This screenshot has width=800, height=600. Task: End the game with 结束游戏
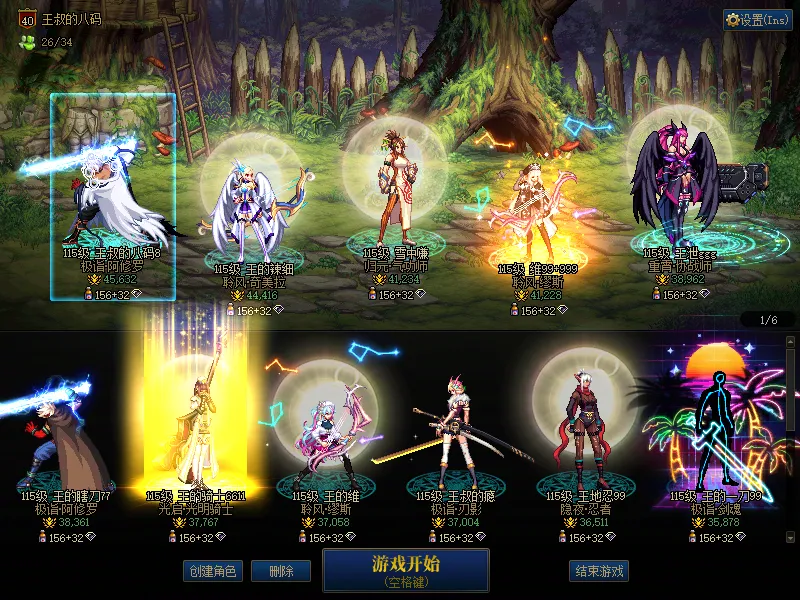[599, 571]
